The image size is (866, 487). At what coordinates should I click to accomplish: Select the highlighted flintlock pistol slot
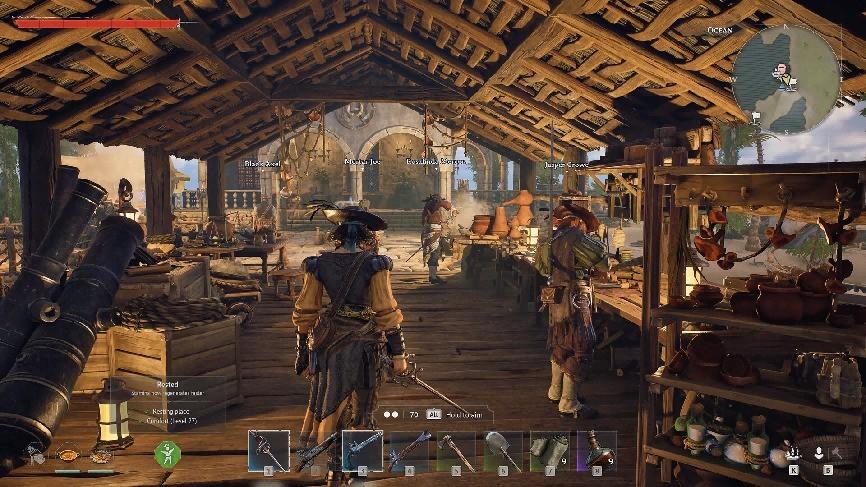[362, 451]
